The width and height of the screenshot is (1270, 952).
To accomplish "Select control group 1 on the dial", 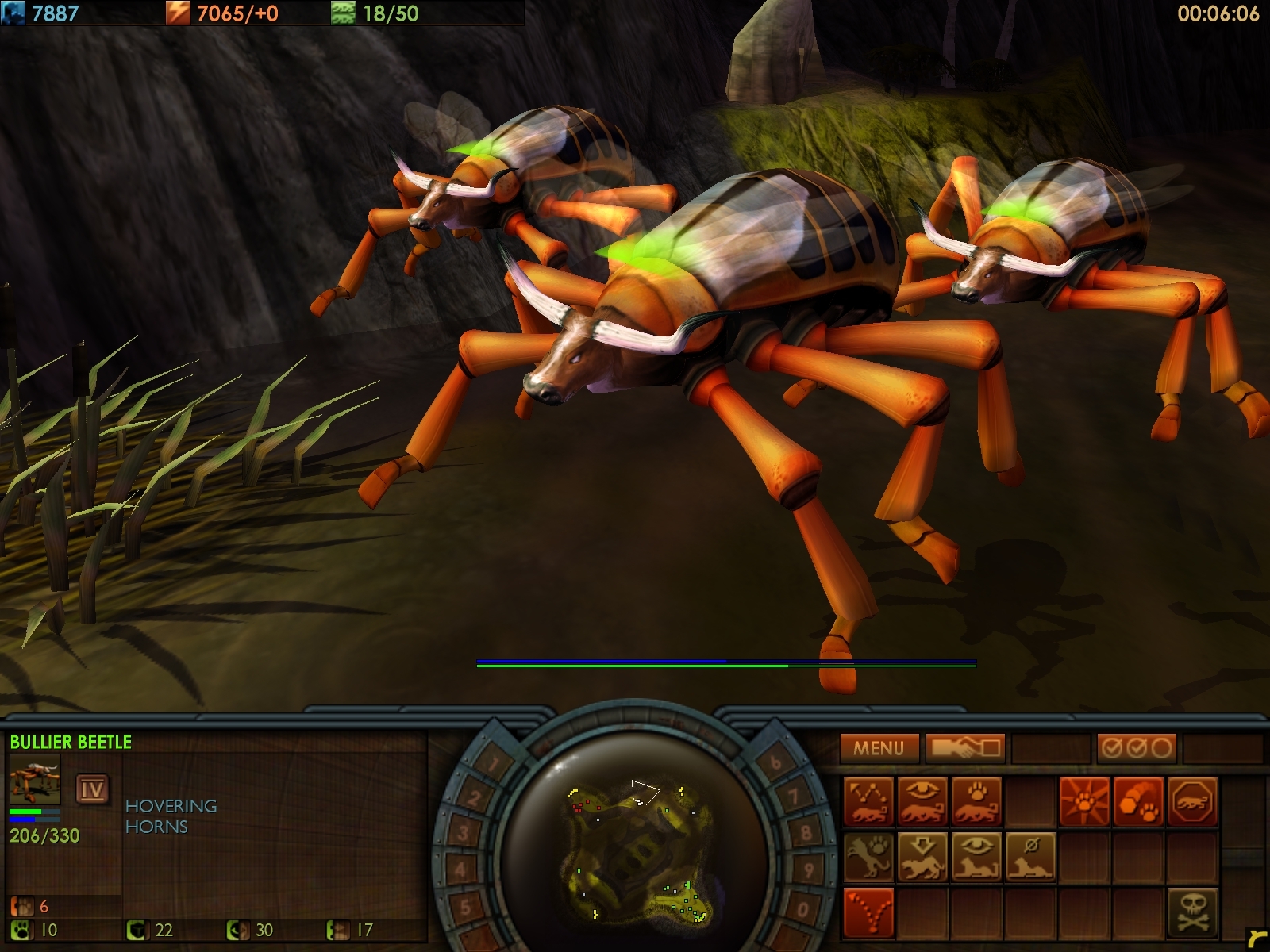I will click(x=494, y=766).
